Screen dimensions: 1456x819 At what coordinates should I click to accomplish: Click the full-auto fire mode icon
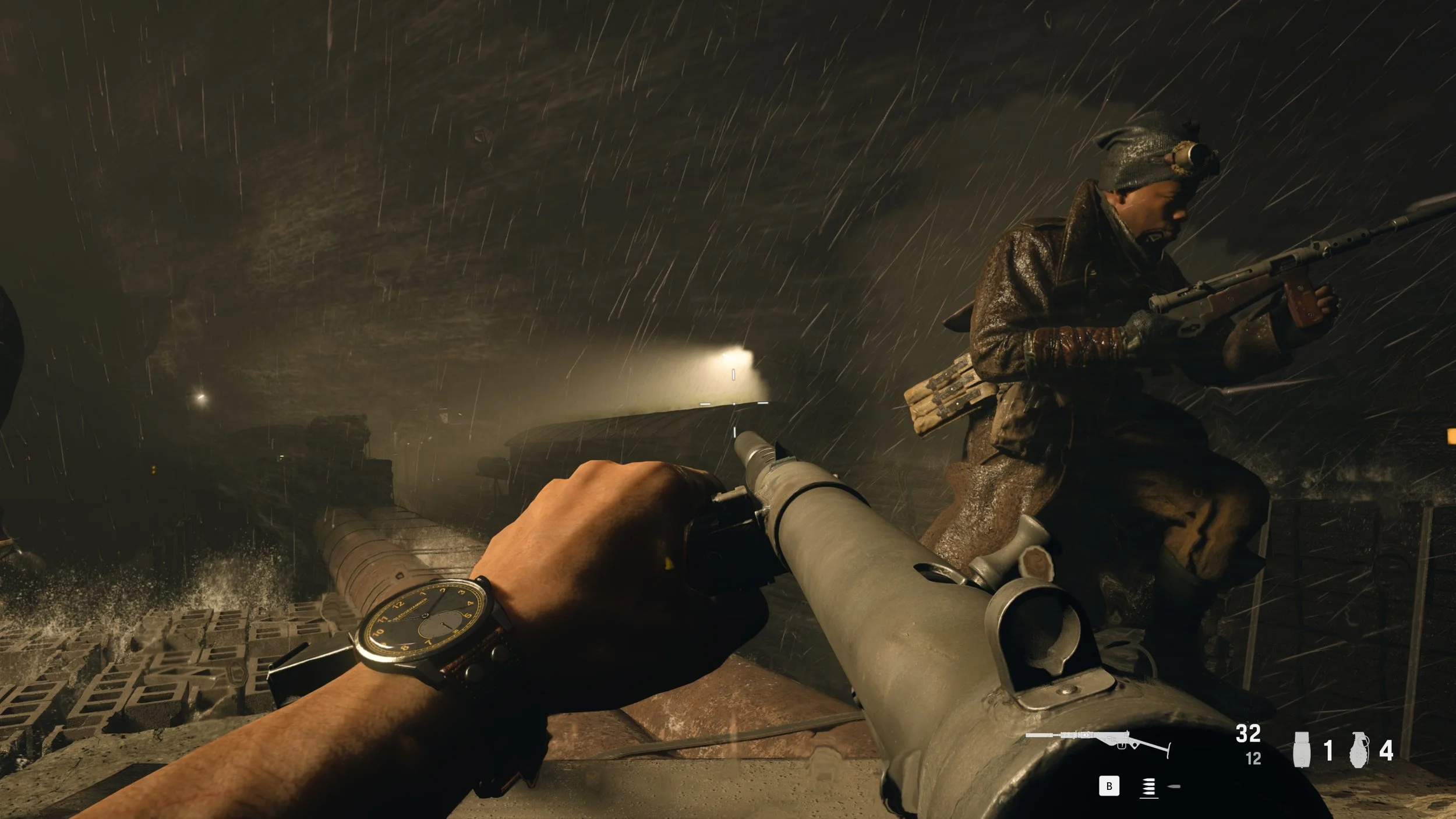pos(1148,788)
